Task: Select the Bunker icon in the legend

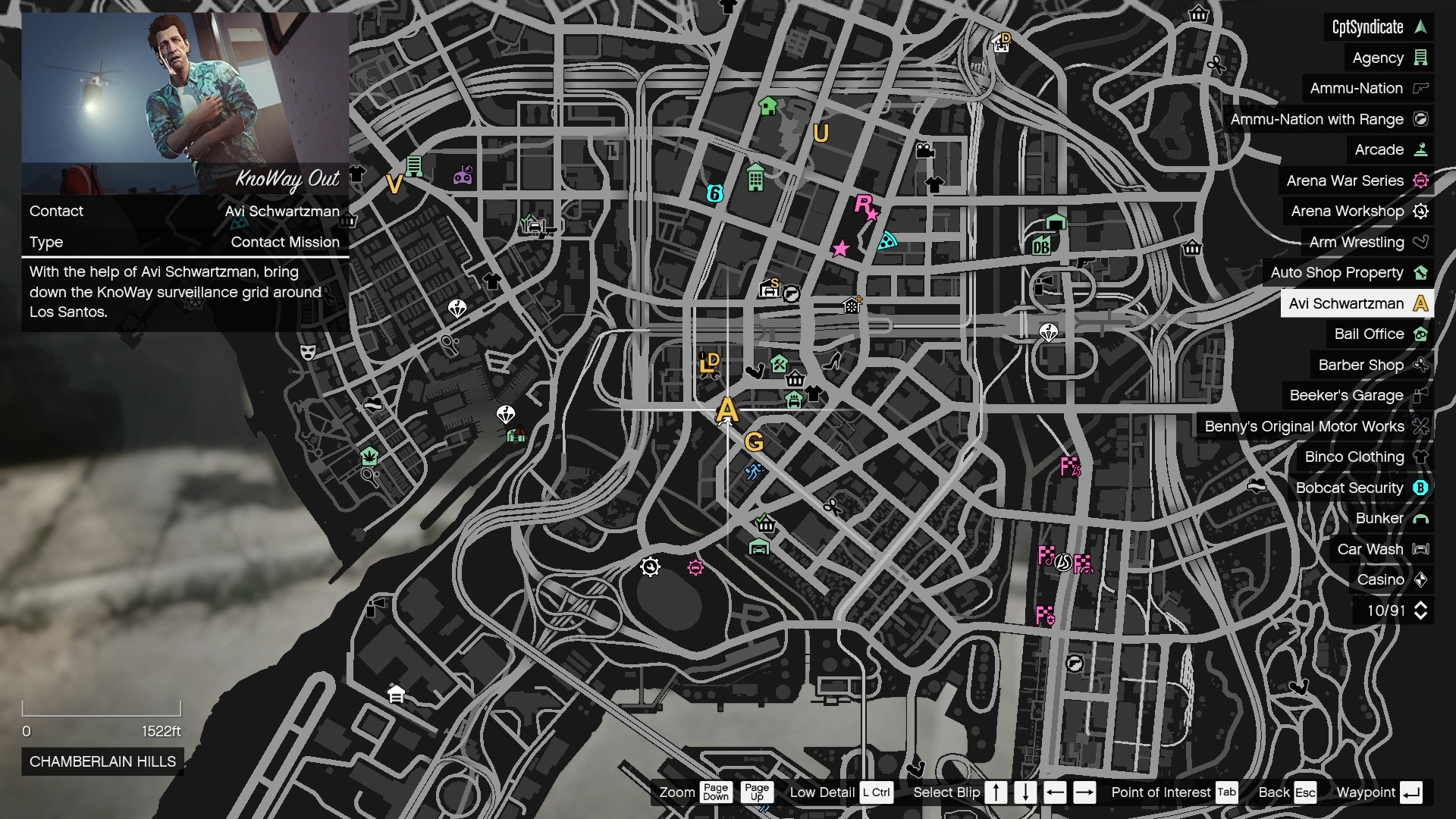Action: click(x=1420, y=519)
